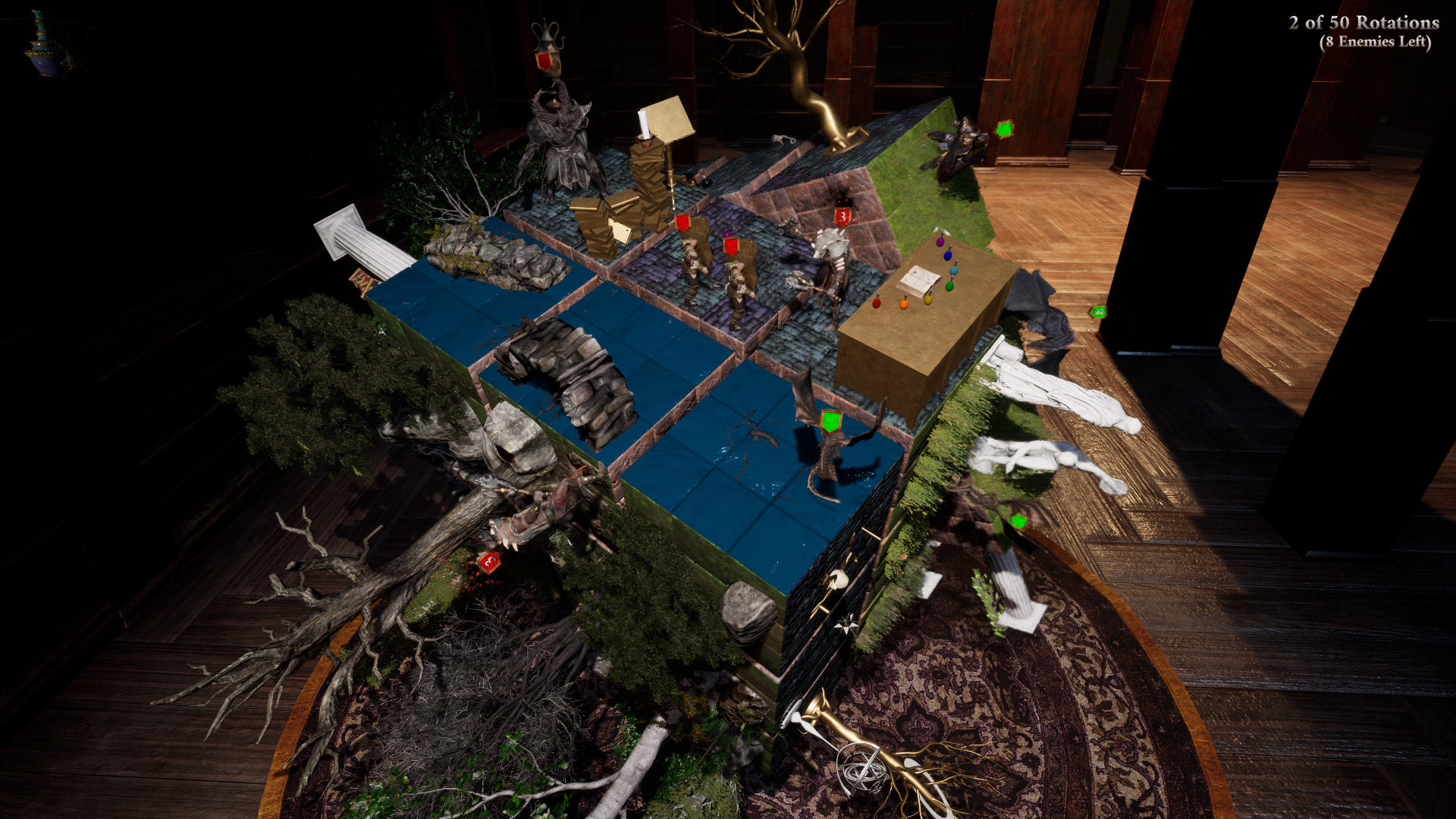Choose the green shield over the winged dragon
This screenshot has width=1456, height=819.
tap(831, 421)
